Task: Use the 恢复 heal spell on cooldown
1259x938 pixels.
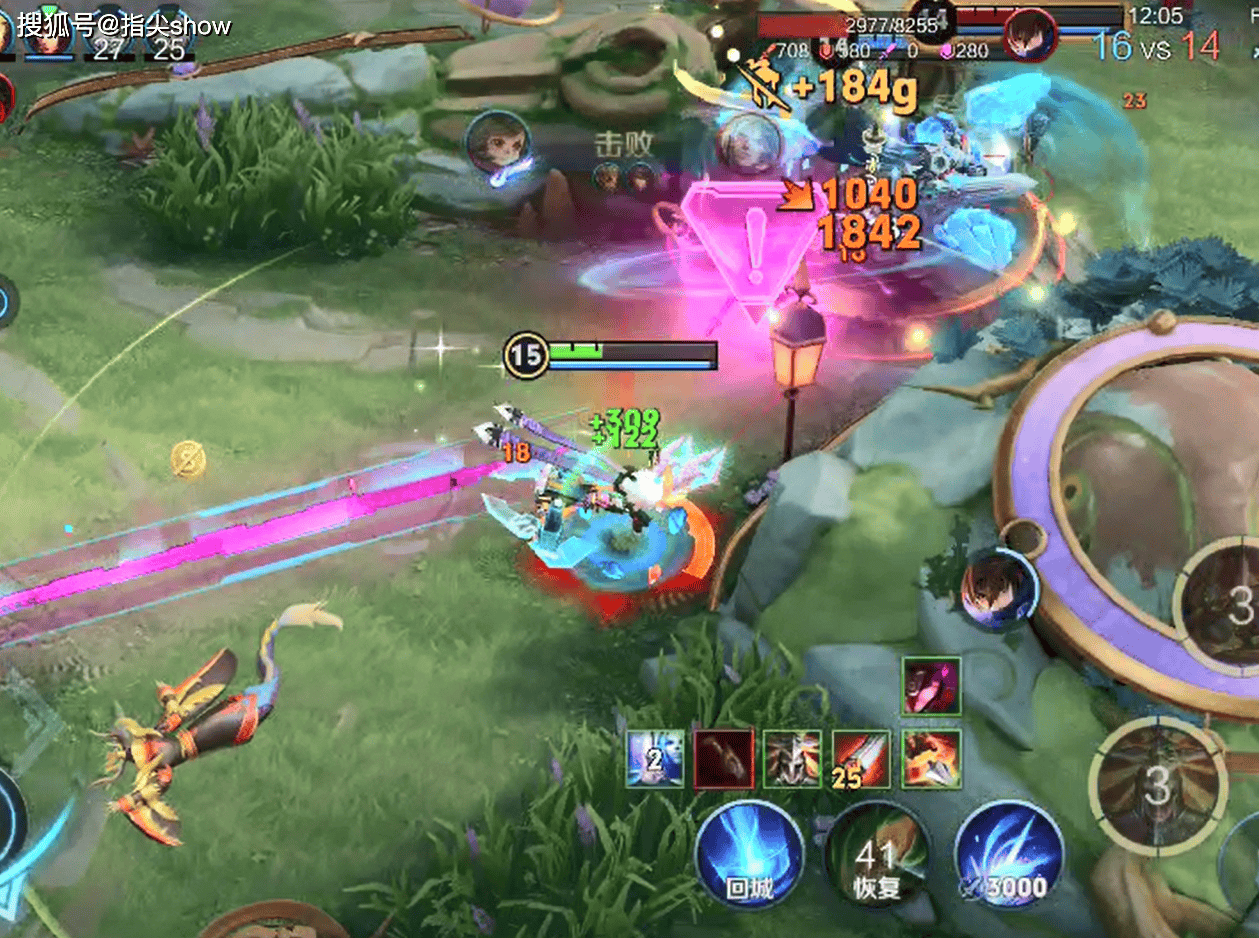Action: tap(877, 855)
